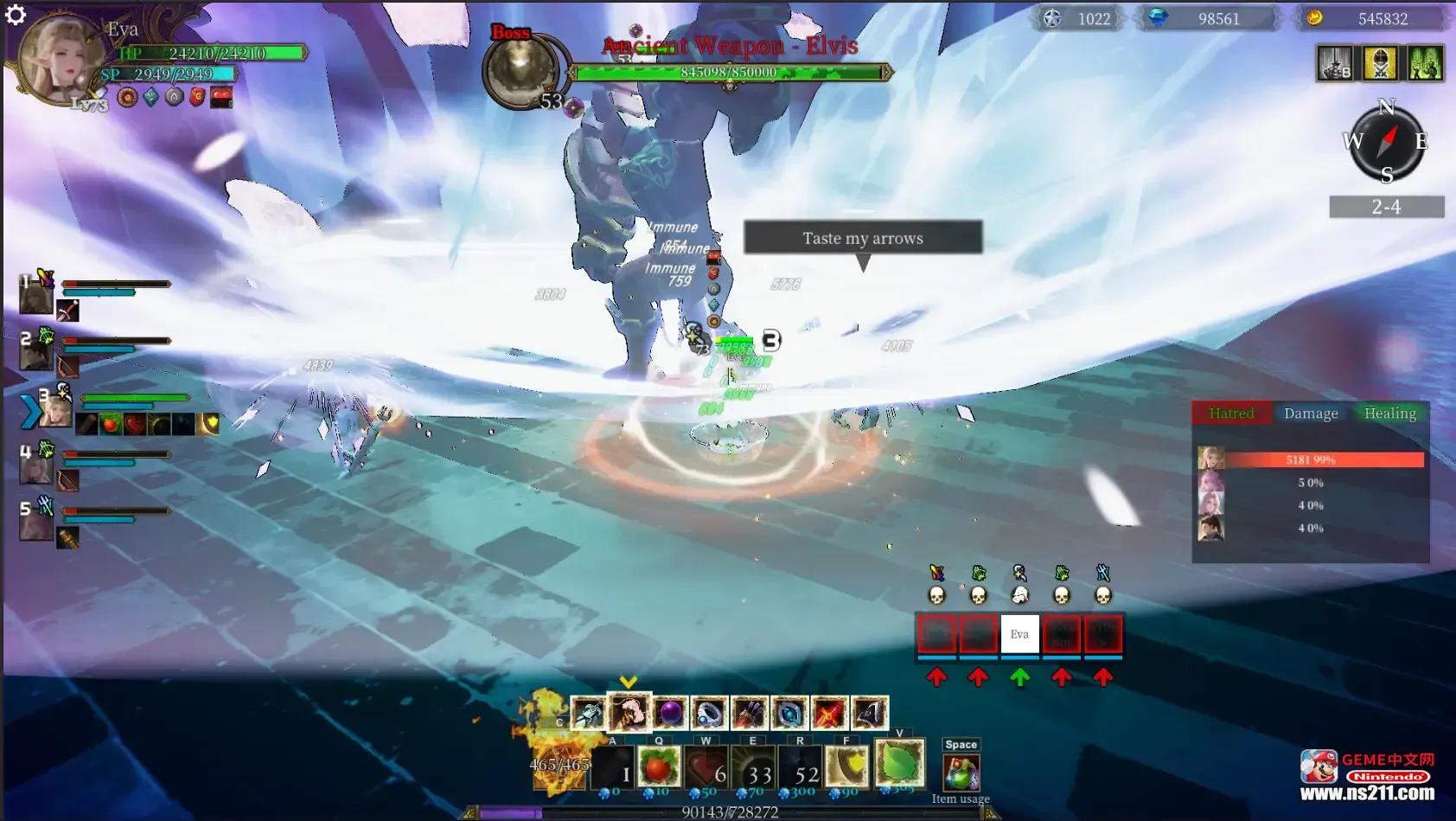Open the Item usage potion slot
1456x821 pixels.
961,773
